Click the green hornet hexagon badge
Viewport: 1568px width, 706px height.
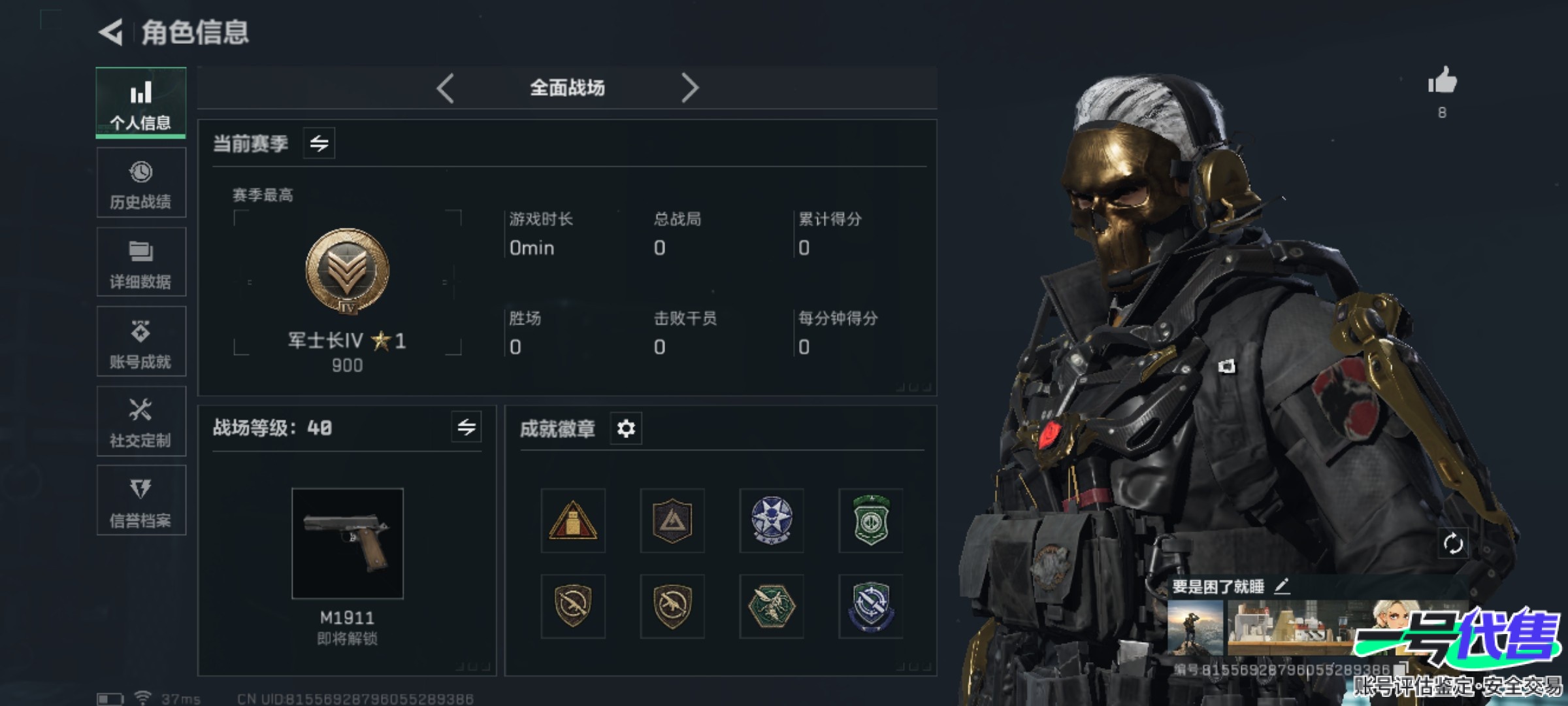(772, 607)
